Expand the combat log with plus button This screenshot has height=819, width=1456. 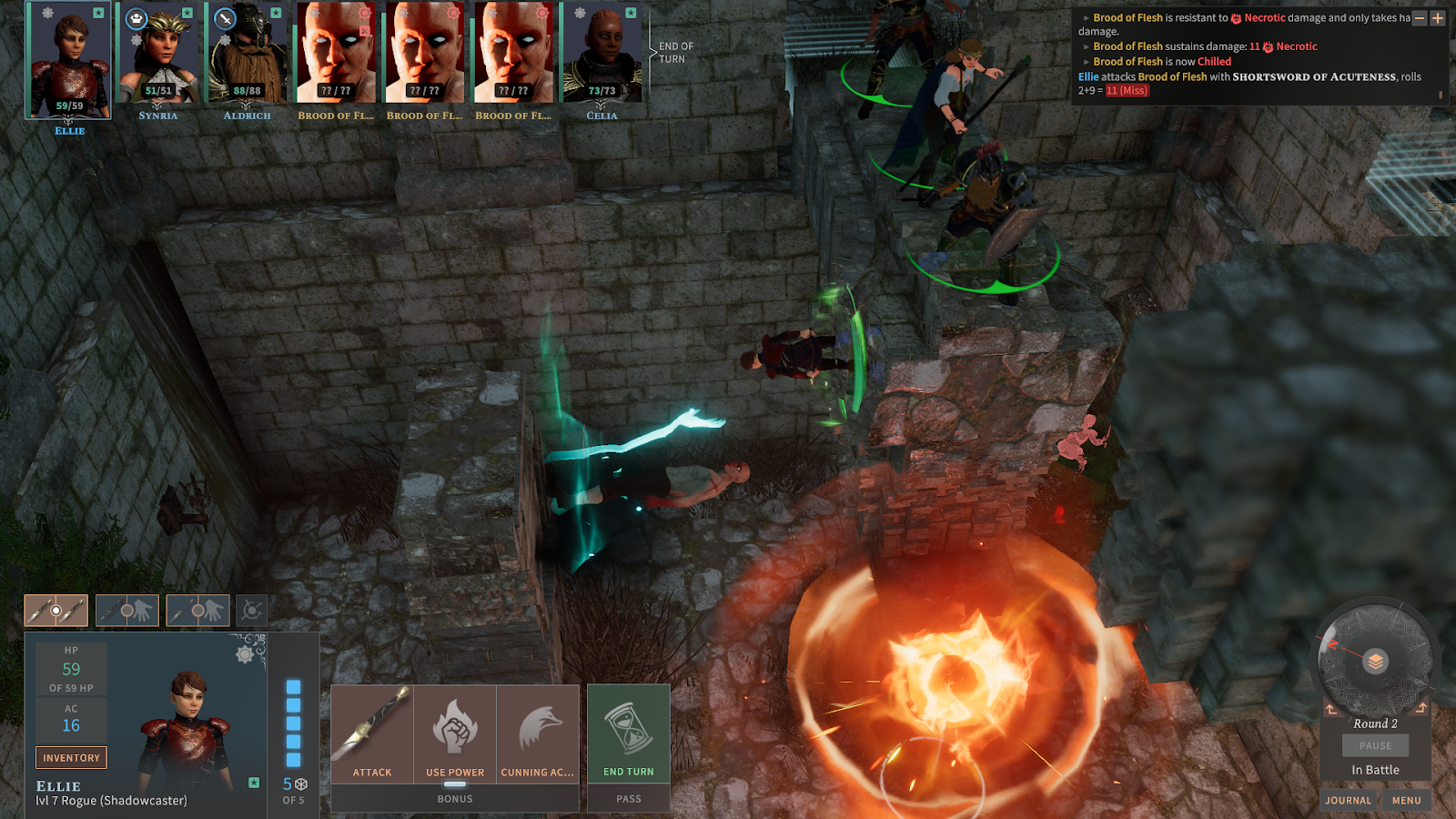coord(1438,18)
